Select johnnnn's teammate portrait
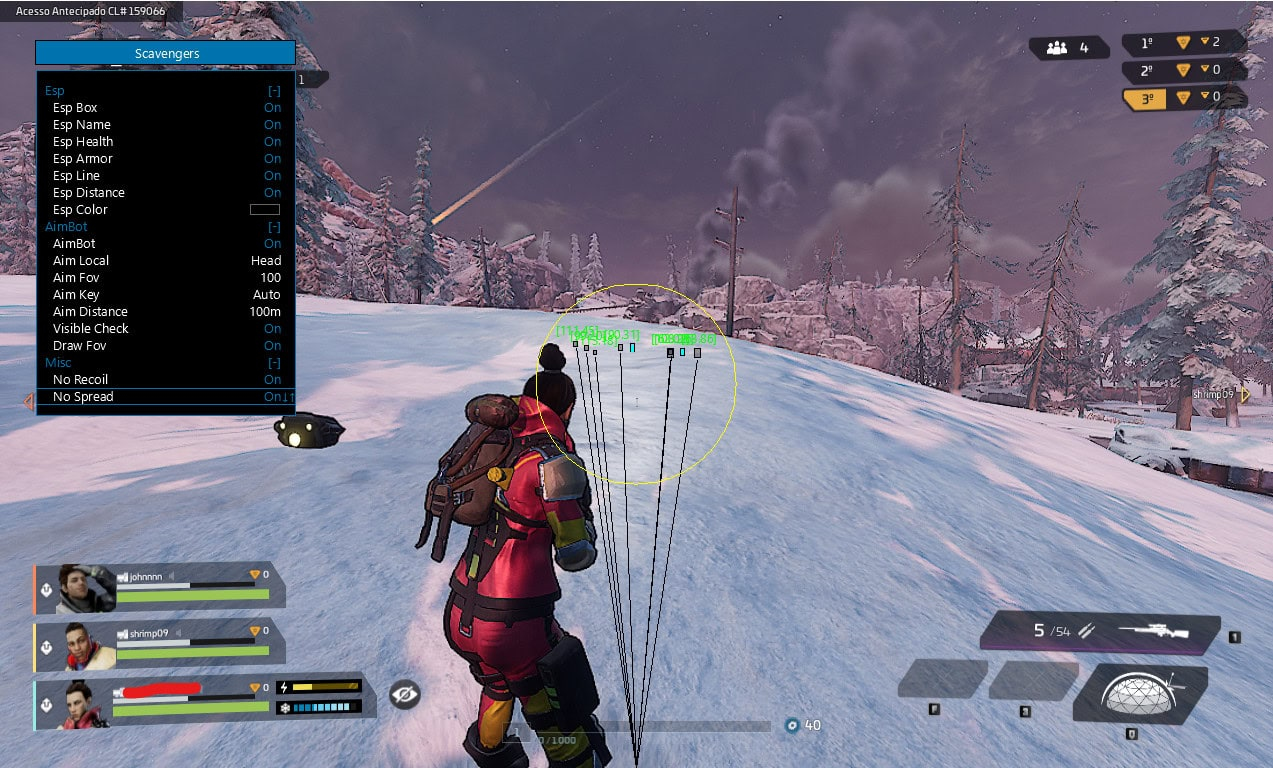The image size is (1273, 768). pyautogui.click(x=86, y=588)
